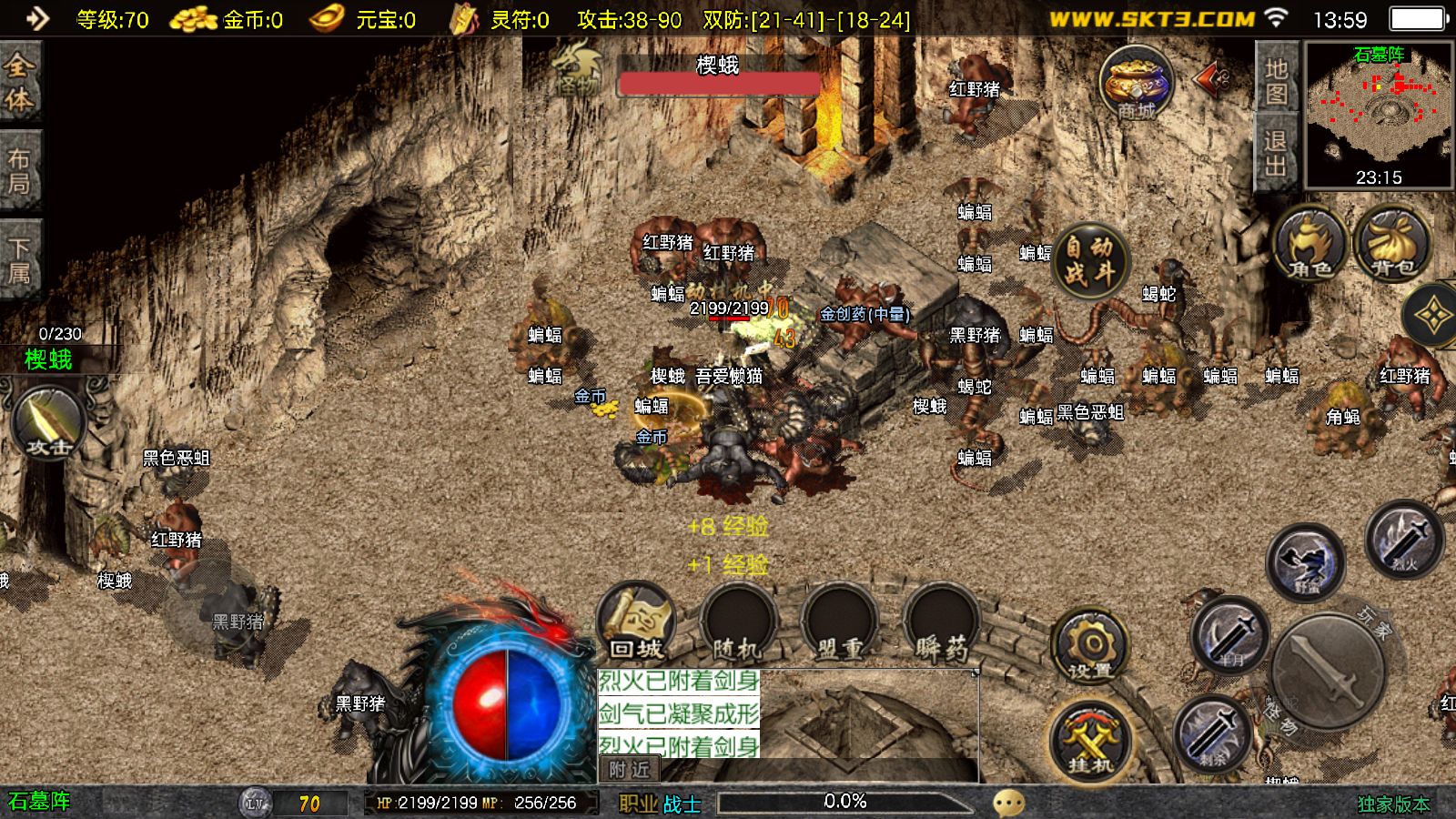
Task: Cast the 半月 half-moon slash skill
Action: point(1230,634)
